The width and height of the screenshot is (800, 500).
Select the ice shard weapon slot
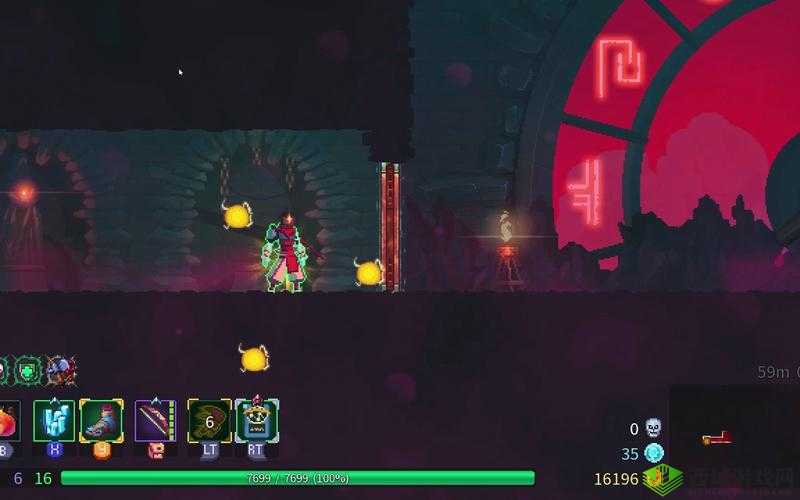(54, 420)
